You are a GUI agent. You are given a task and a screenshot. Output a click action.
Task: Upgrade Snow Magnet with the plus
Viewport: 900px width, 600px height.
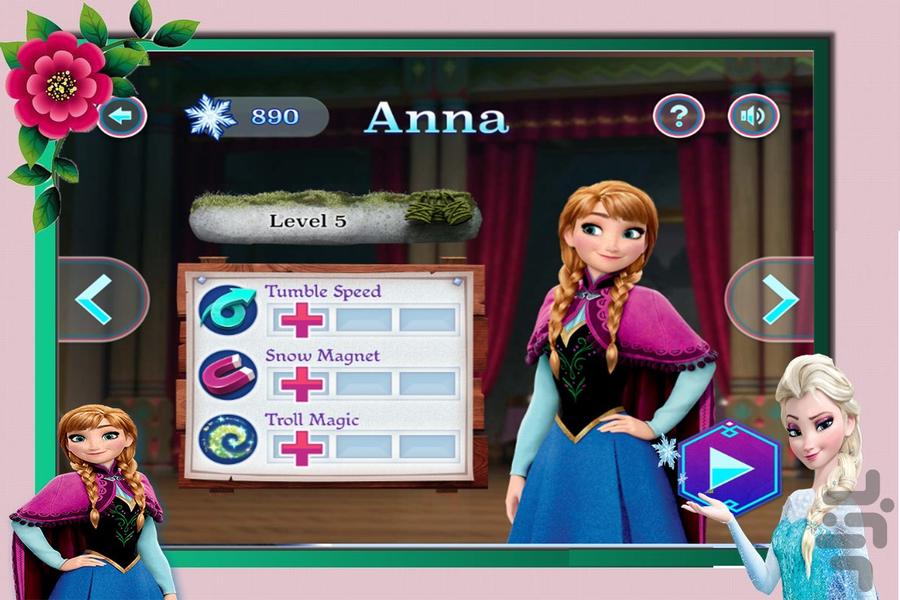click(302, 383)
